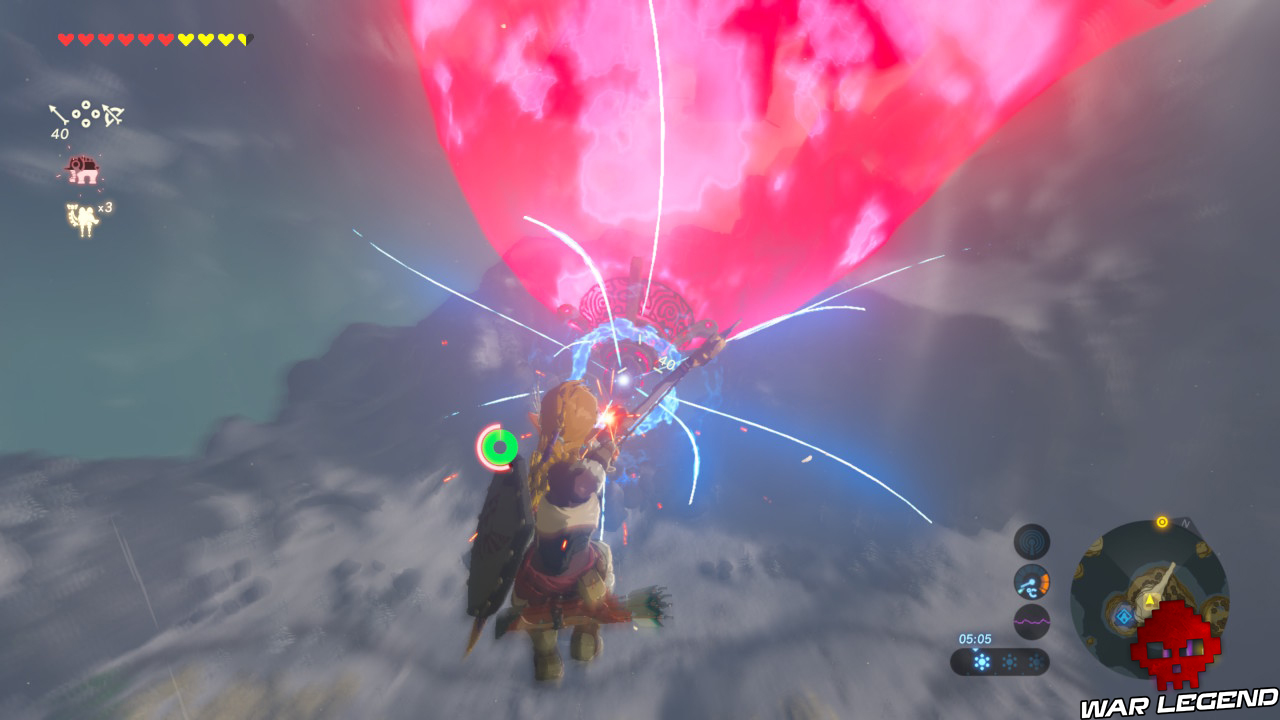Click the temperature gauge icon
Screen dimensions: 1280x720
pyautogui.click(x=1031, y=581)
